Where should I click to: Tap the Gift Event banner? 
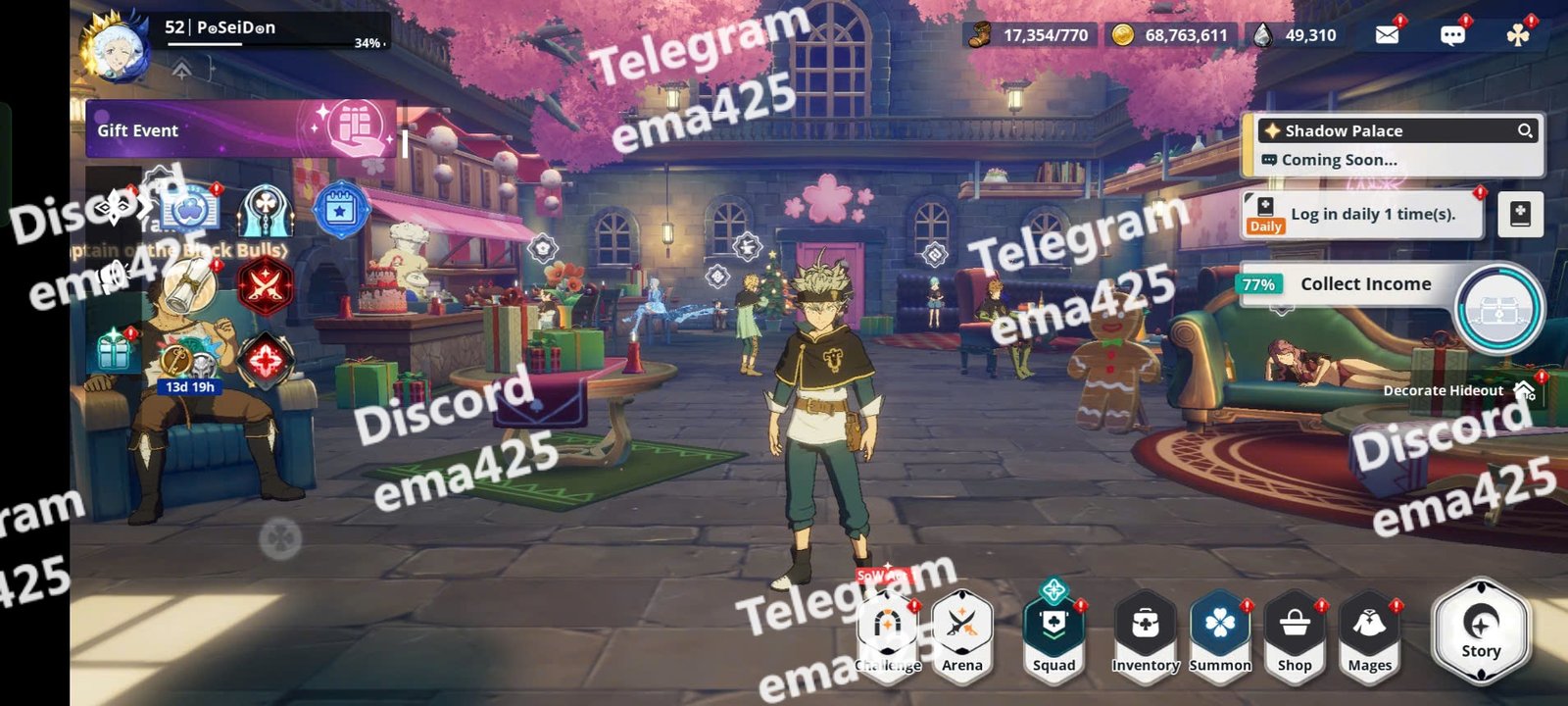[241, 128]
